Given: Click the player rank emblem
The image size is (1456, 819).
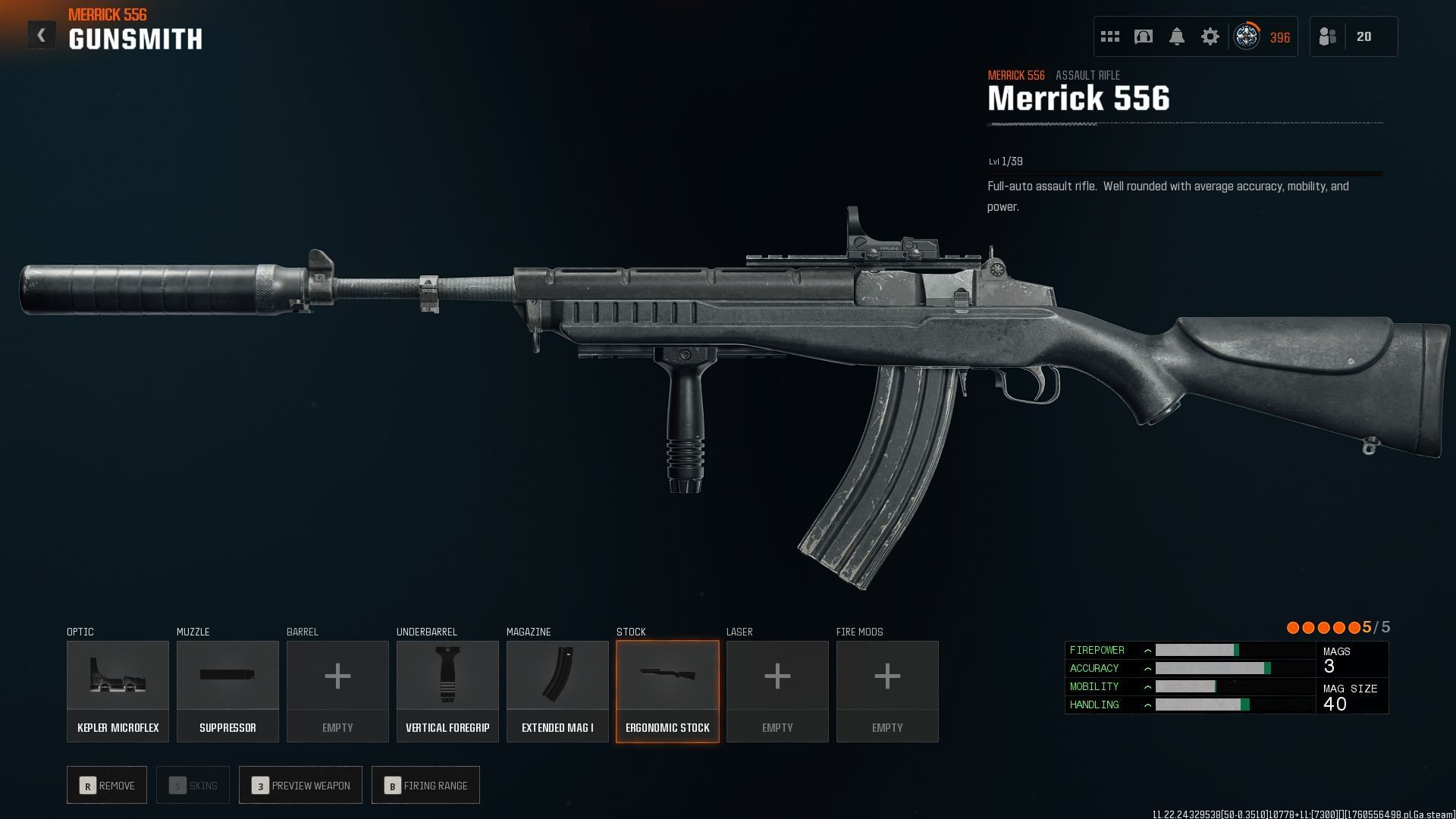Looking at the screenshot, I should [x=1247, y=36].
